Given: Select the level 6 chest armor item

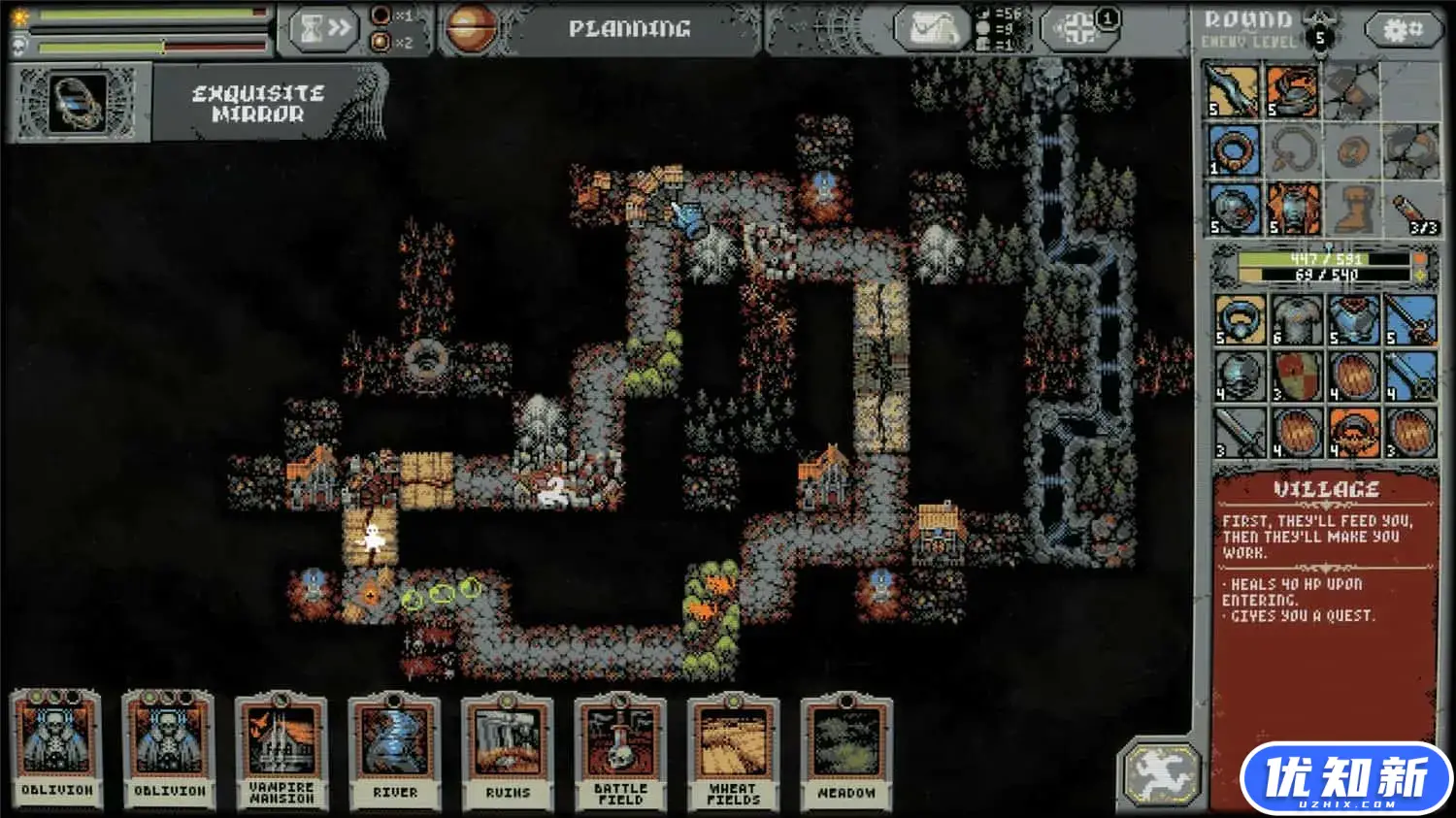Looking at the screenshot, I should (1297, 320).
